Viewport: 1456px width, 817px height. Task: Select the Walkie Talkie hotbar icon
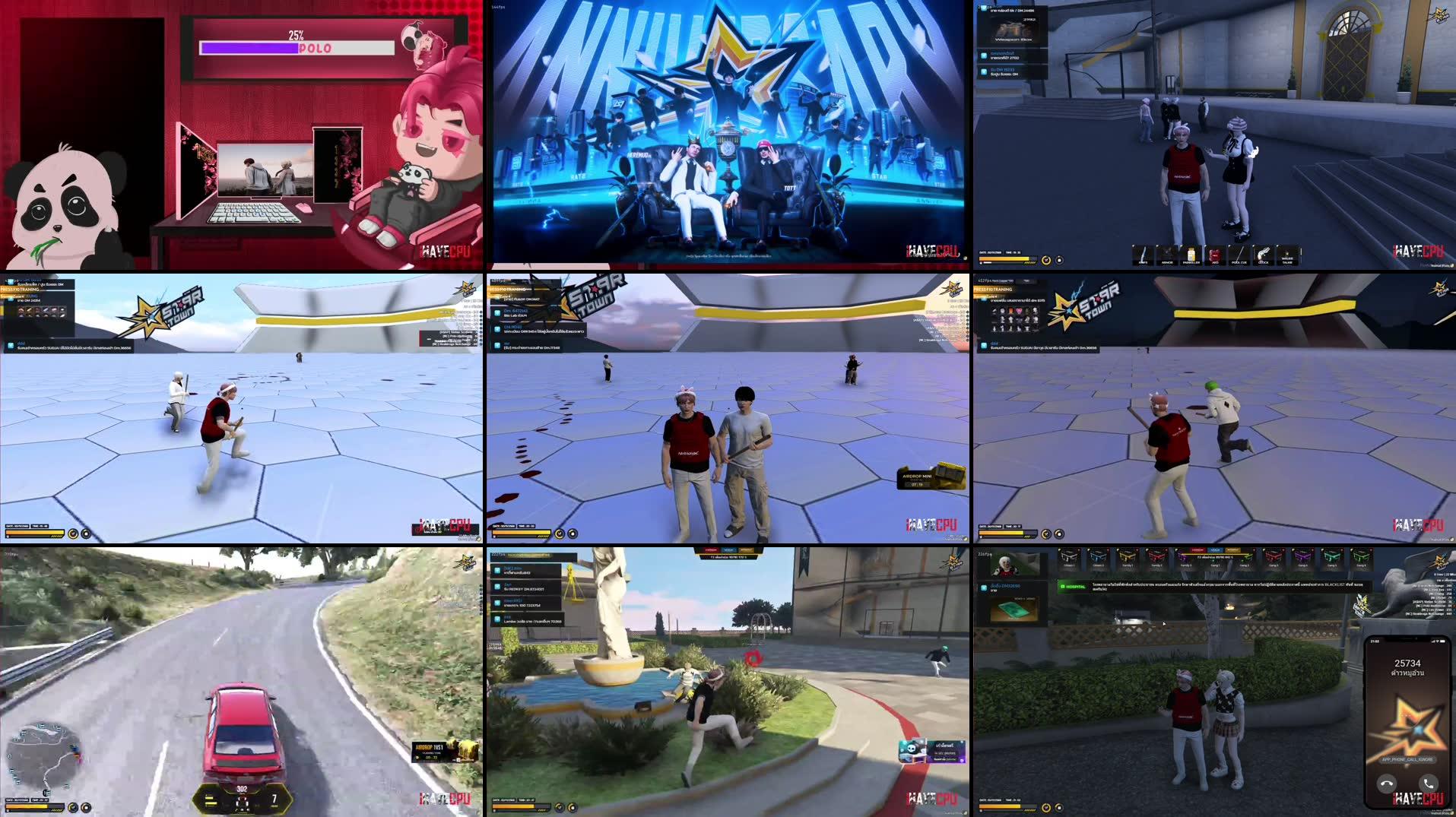point(1286,252)
